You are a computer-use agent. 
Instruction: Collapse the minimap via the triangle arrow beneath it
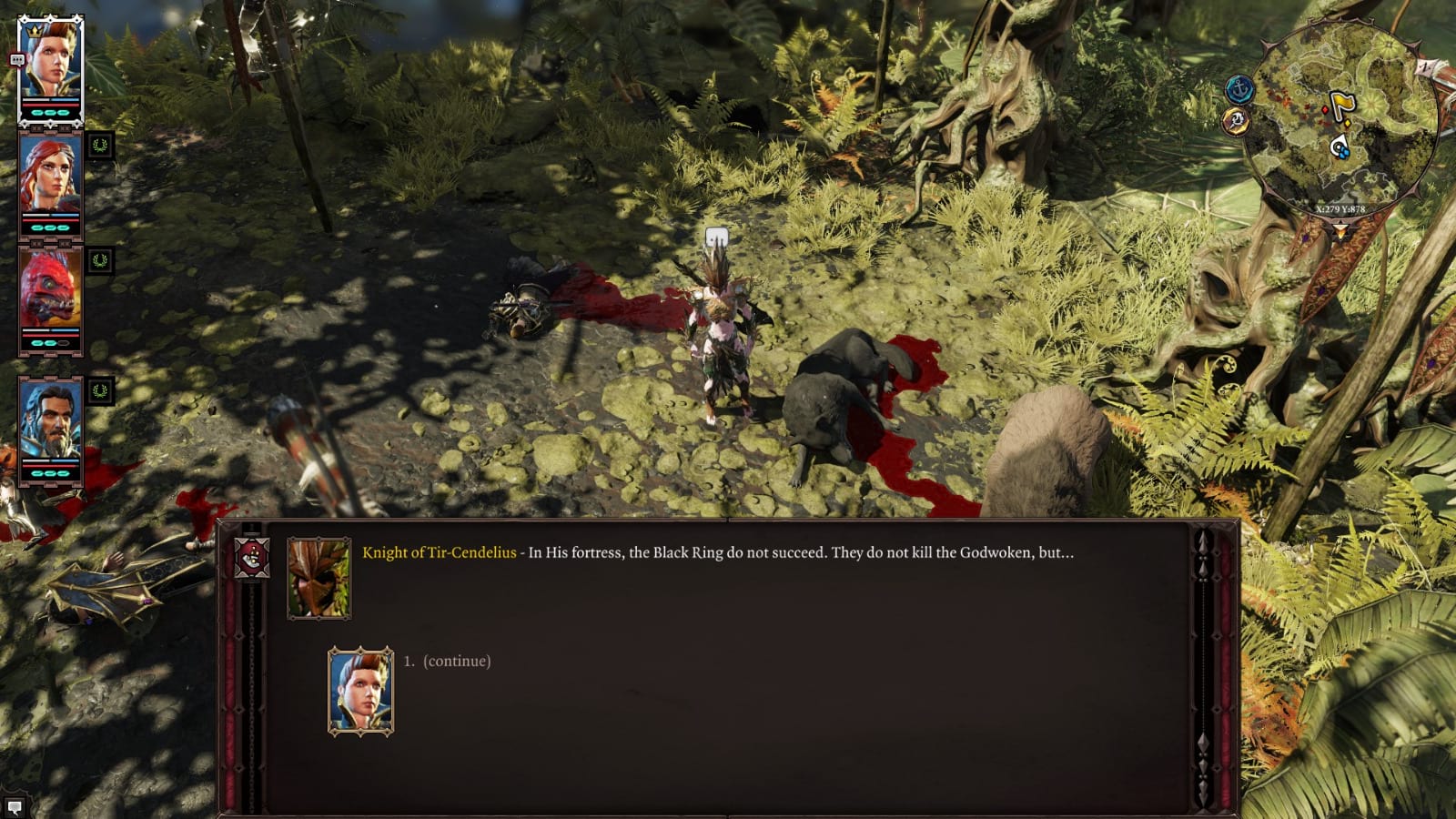point(1340,227)
